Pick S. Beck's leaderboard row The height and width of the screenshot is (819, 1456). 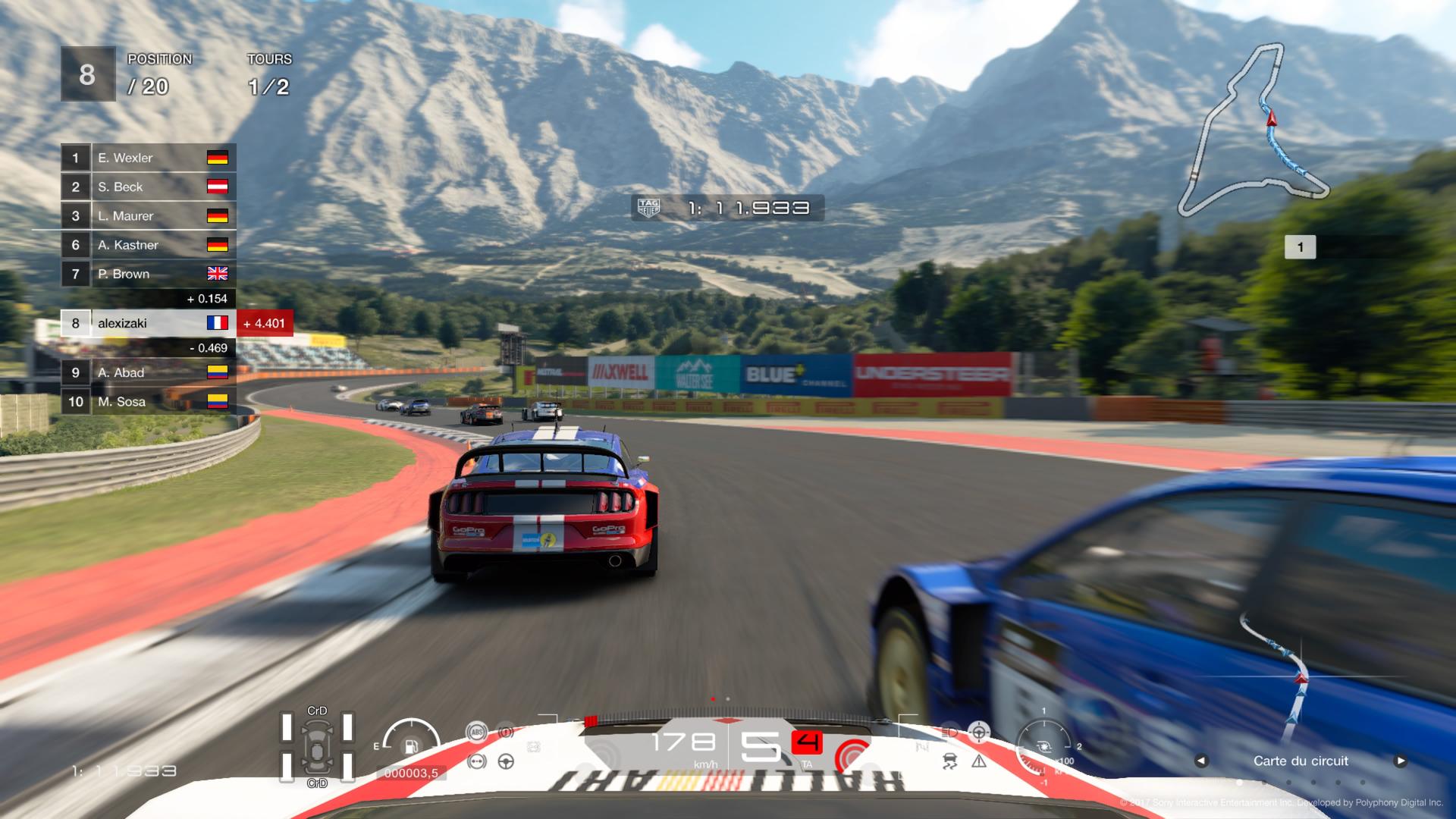[x=149, y=187]
